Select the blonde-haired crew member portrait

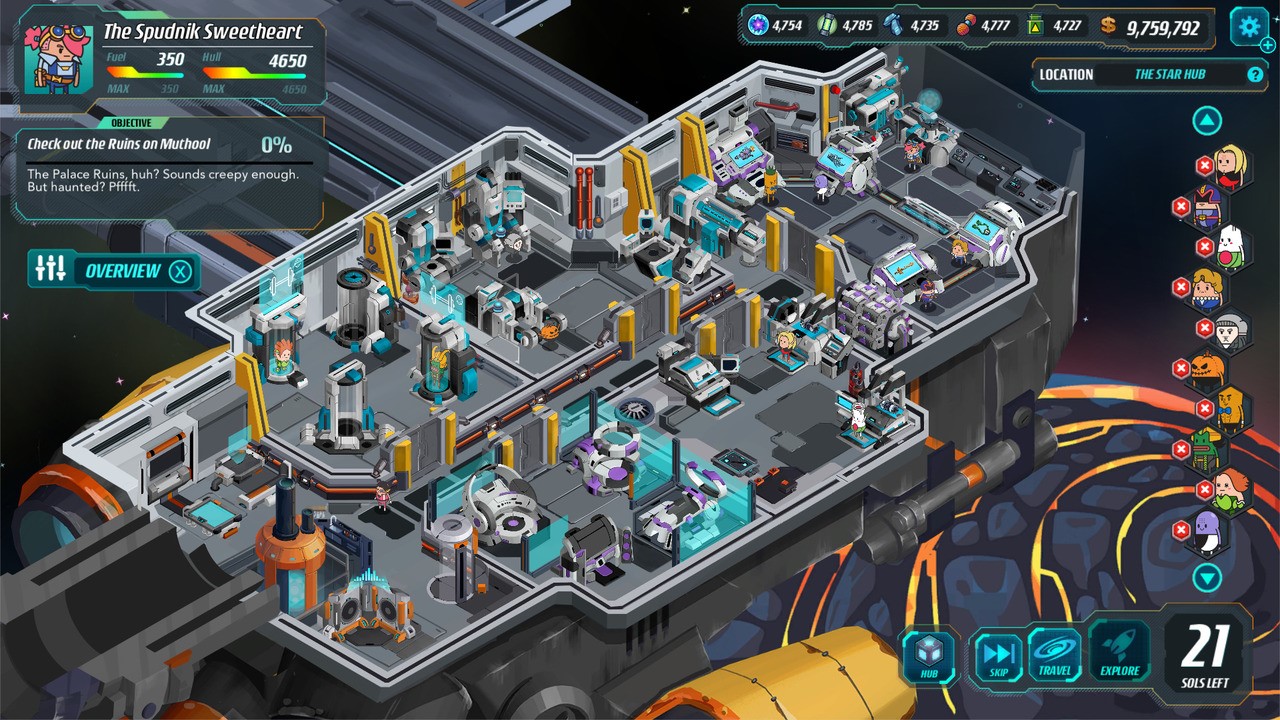pyautogui.click(x=1233, y=165)
